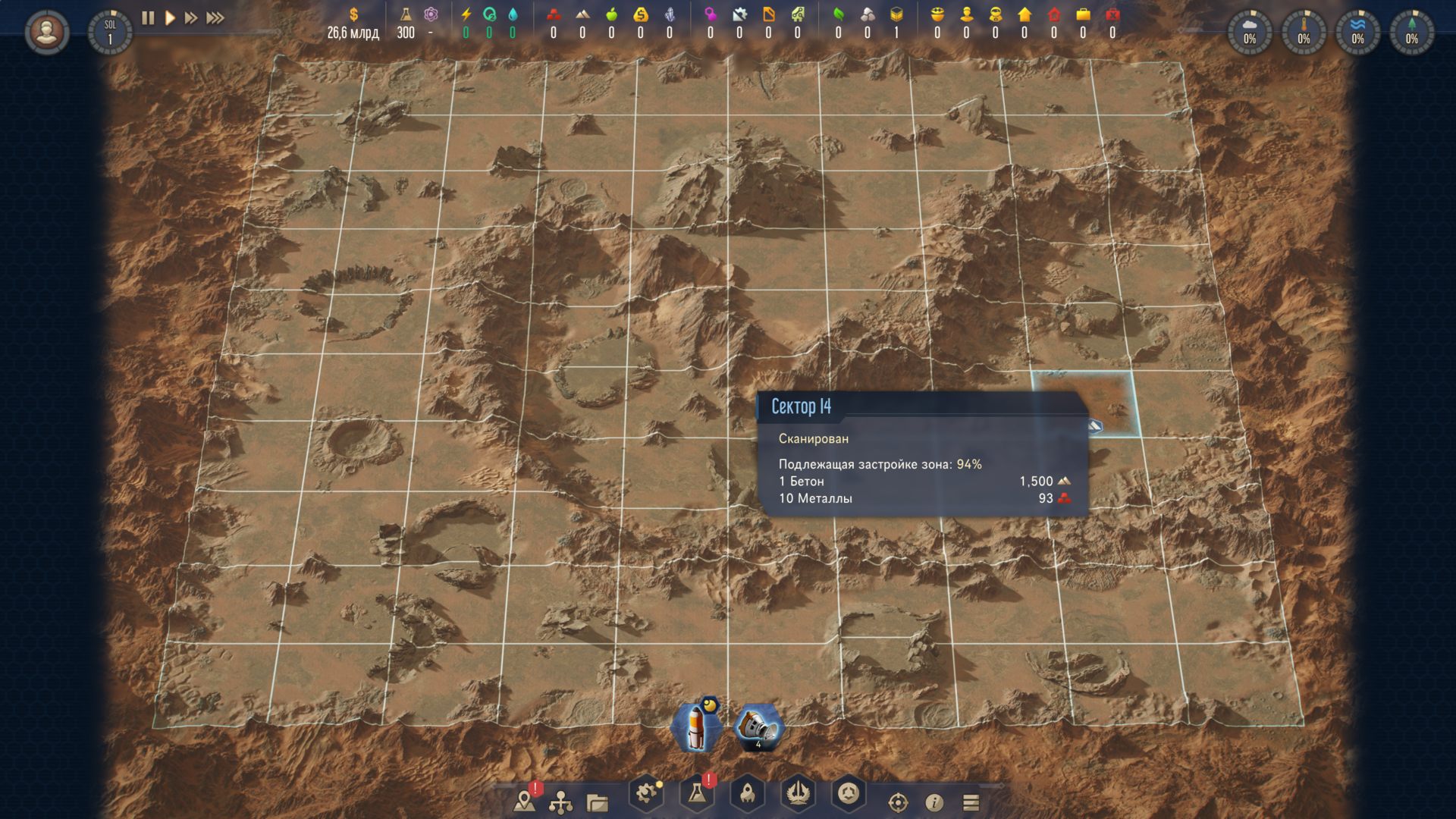Open the hierarchy tree icon panel
Image resolution: width=1456 pixels, height=819 pixels.
560,802
